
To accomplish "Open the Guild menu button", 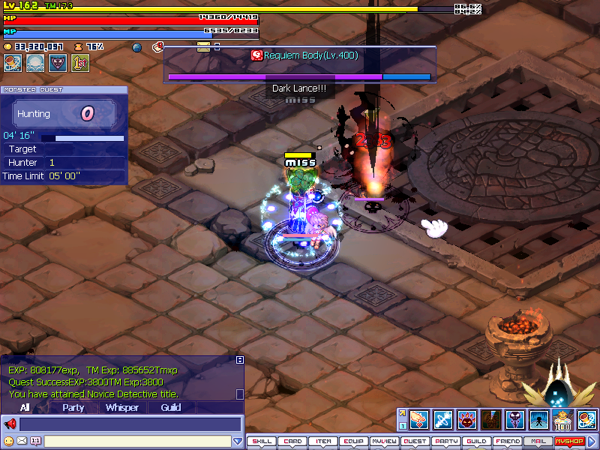I will pos(476,440).
